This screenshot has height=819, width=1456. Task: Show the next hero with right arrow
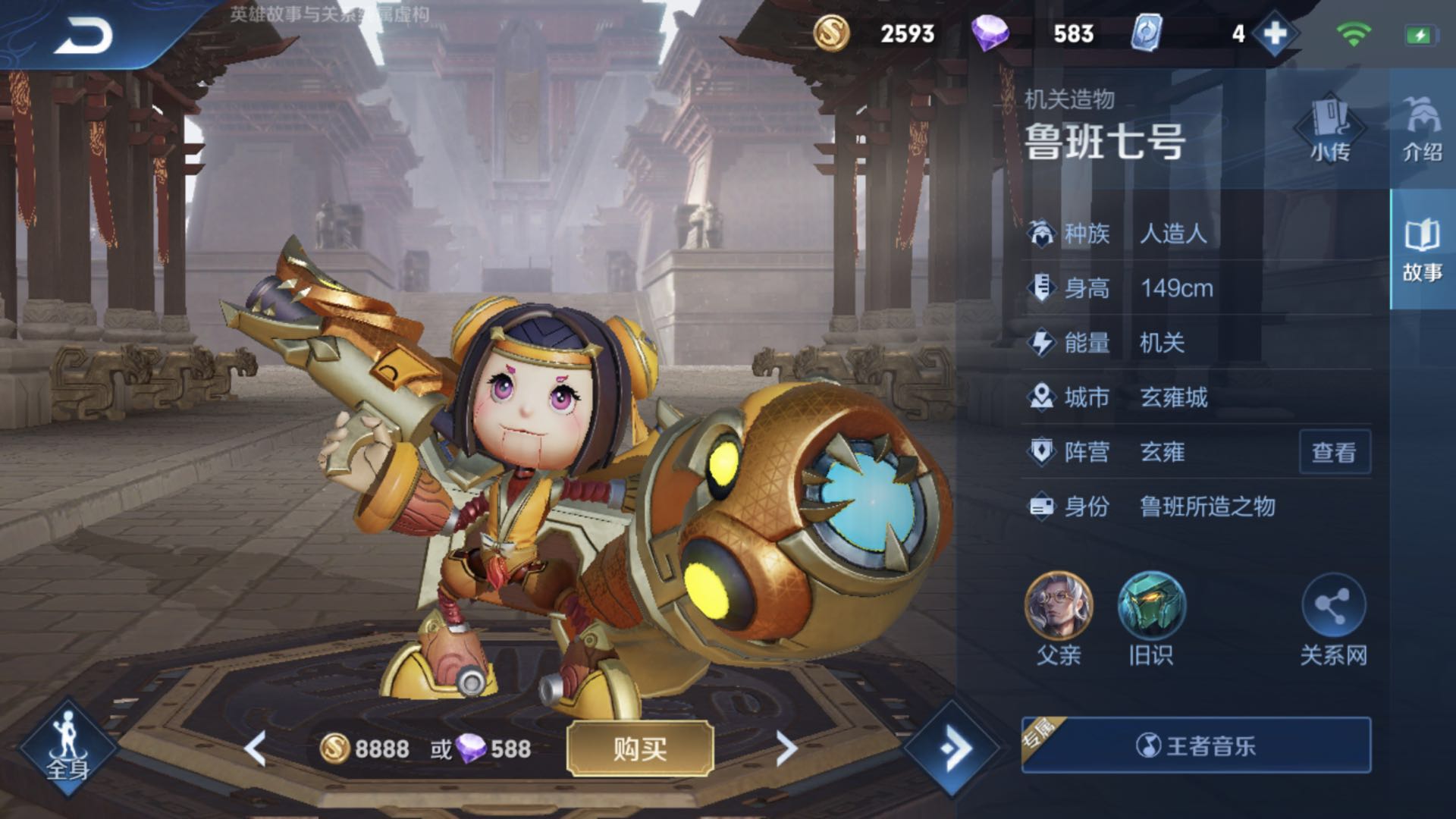click(x=786, y=748)
